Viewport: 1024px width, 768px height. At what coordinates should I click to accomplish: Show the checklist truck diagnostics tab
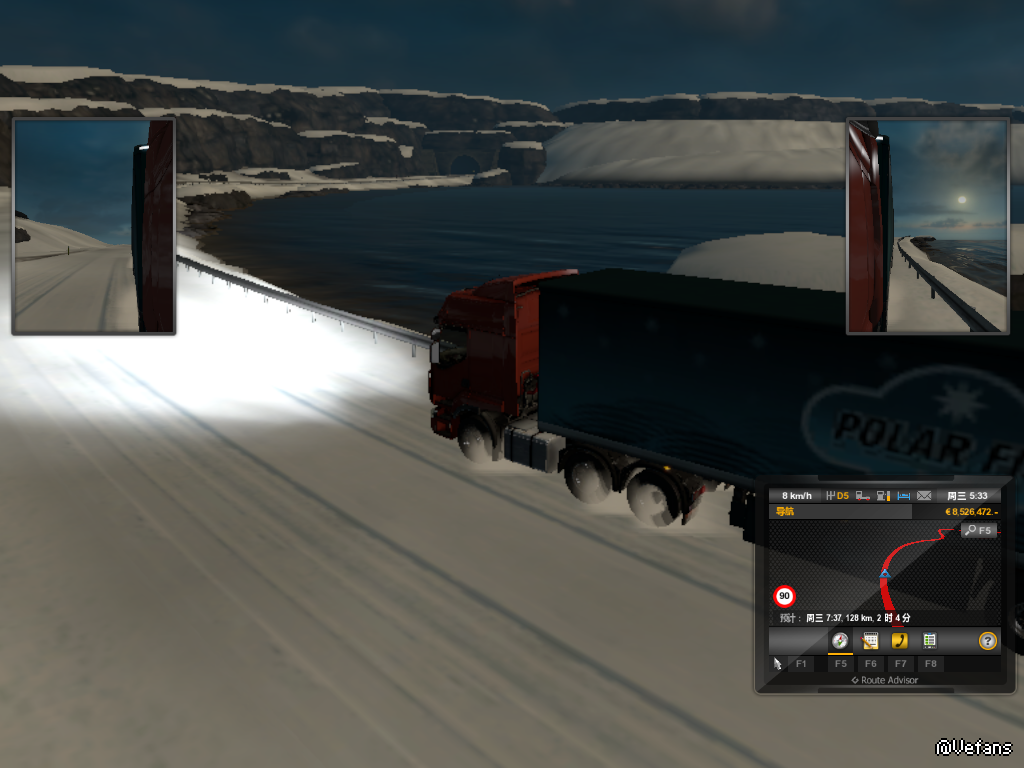(x=929, y=641)
